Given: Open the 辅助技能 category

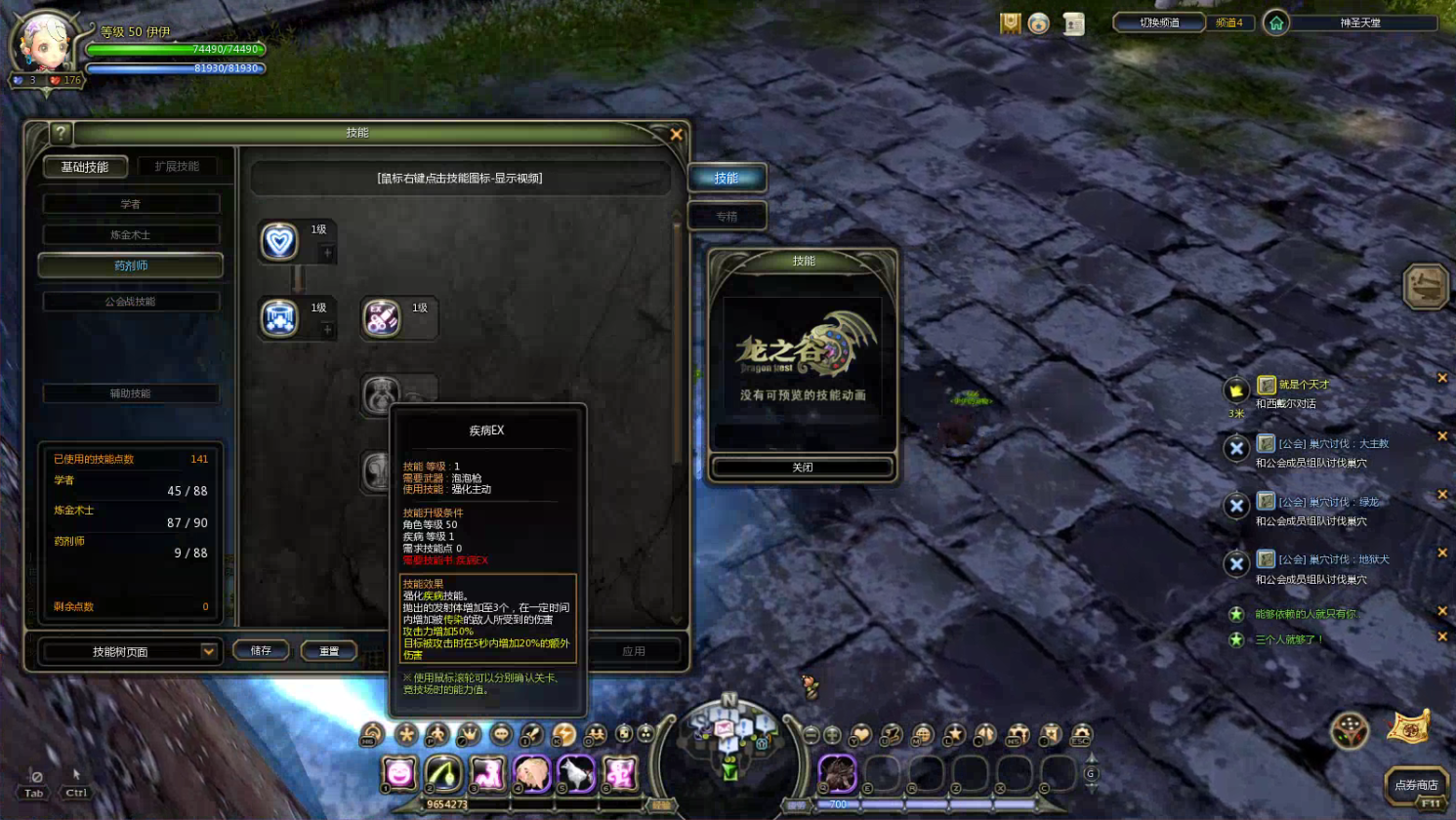Looking at the screenshot, I should [131, 393].
